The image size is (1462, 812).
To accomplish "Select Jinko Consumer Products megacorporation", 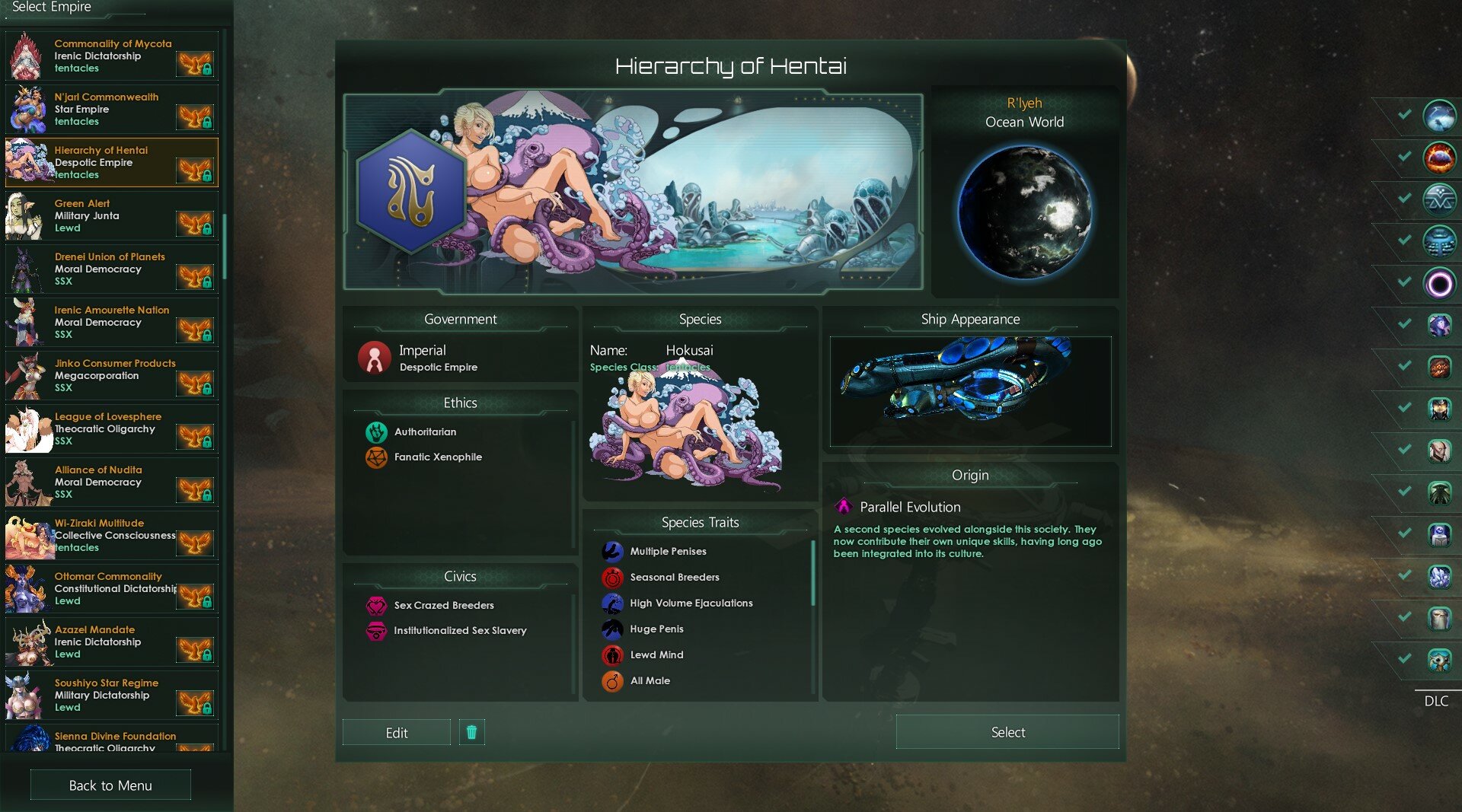I will pyautogui.click(x=111, y=376).
